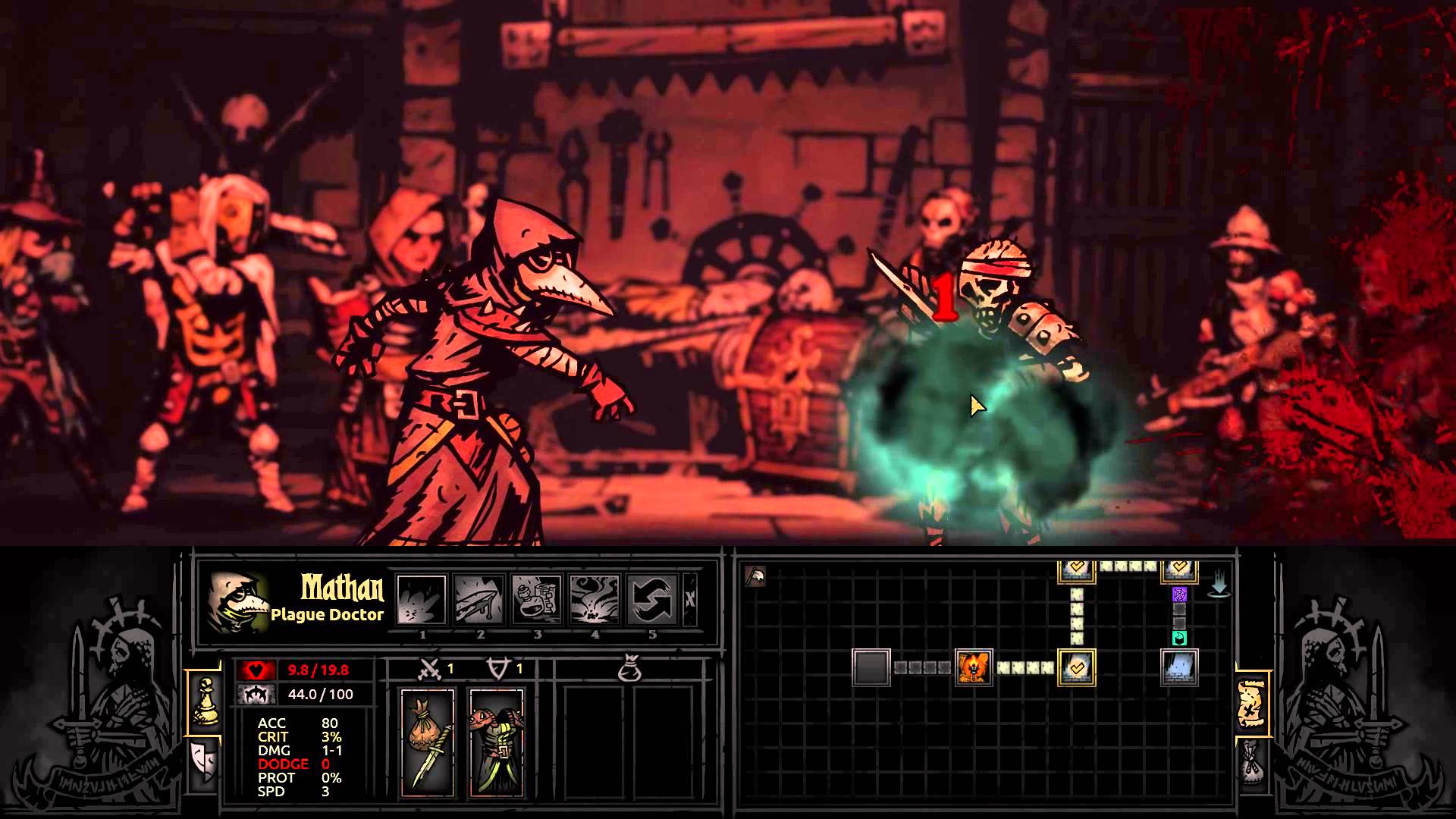The height and width of the screenshot is (819, 1456).
Task: Switch to the chess pawn stats tab
Action: (x=204, y=702)
